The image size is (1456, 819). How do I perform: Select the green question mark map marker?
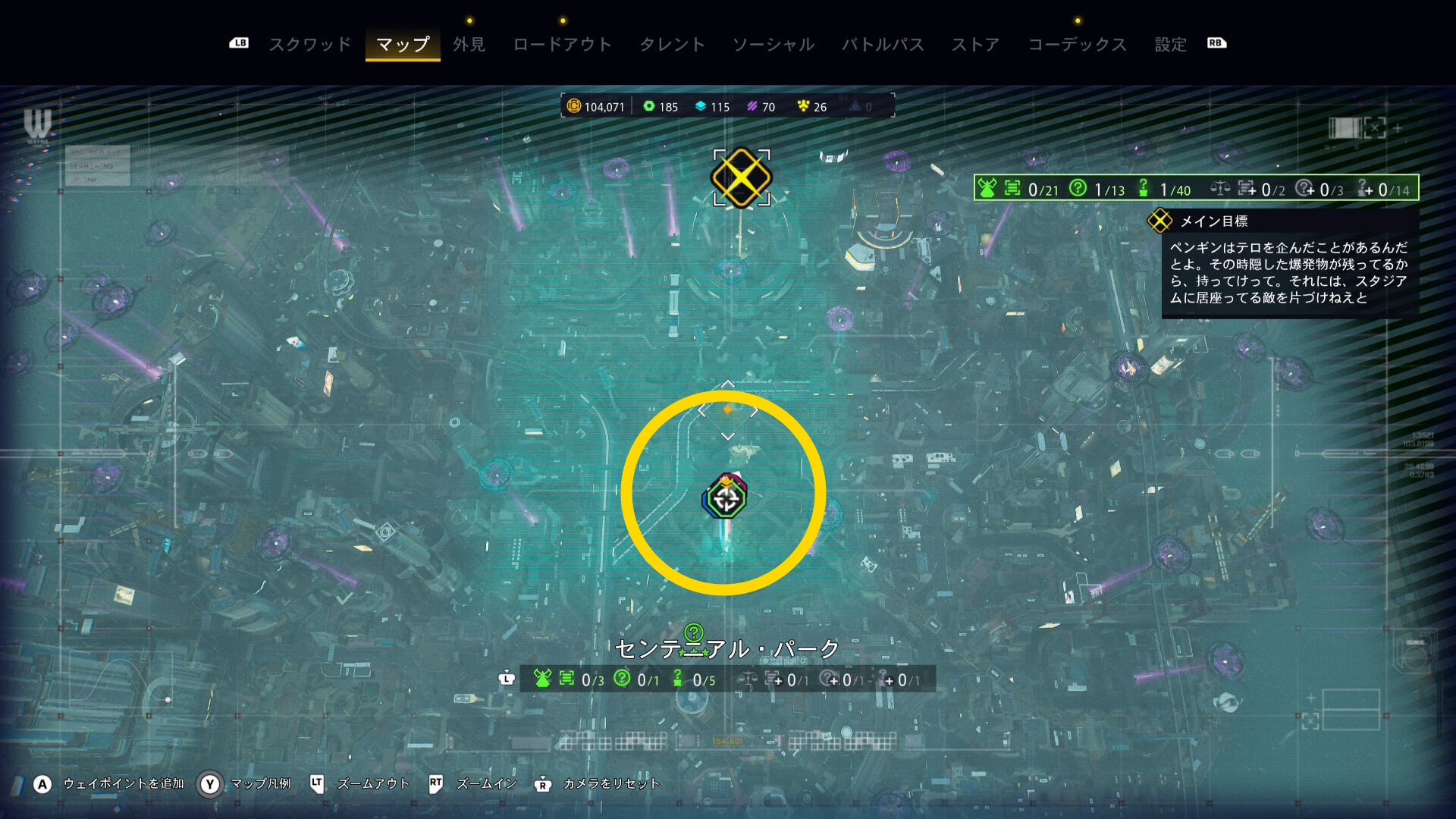[693, 632]
